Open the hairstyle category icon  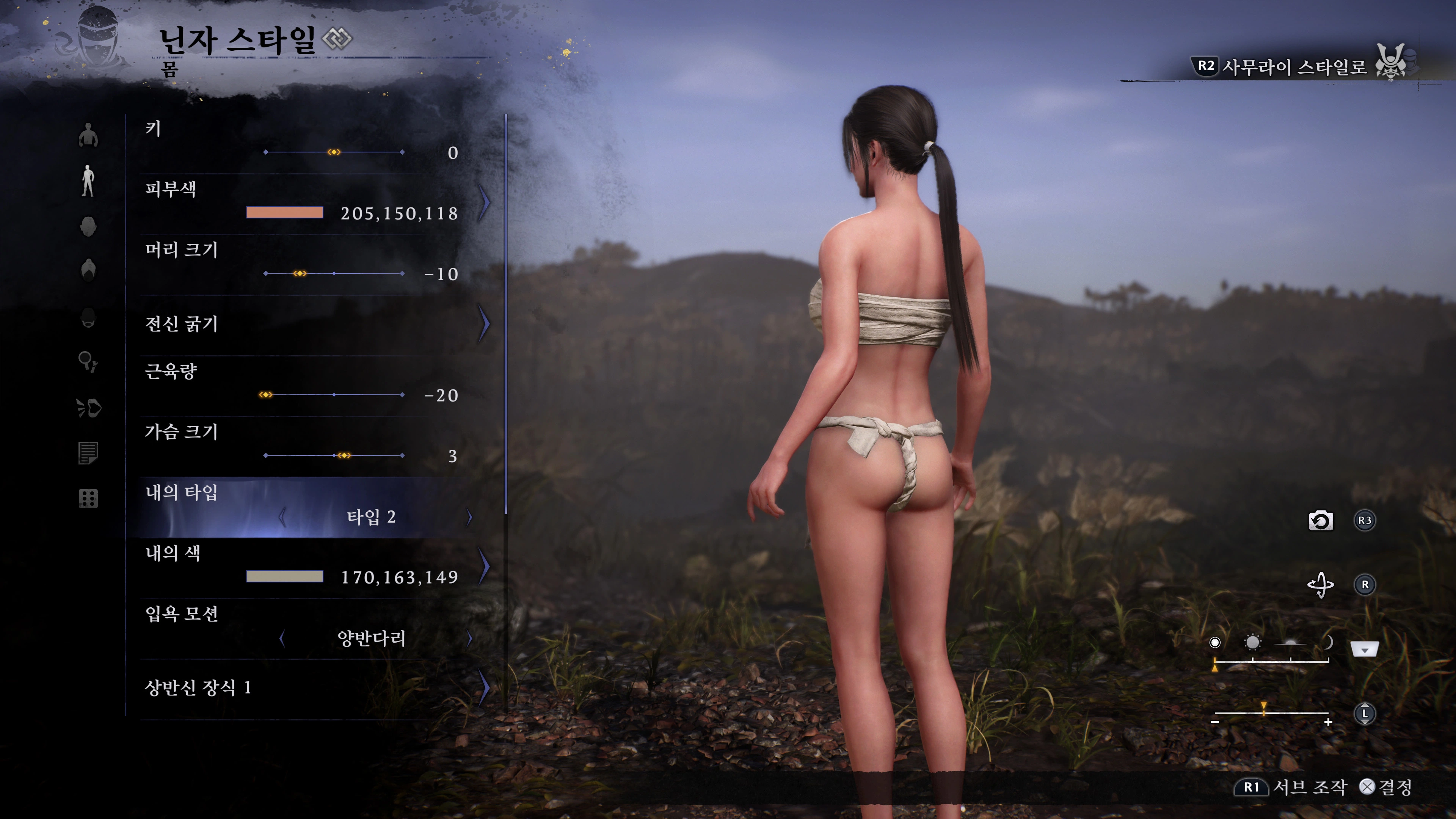89,271
